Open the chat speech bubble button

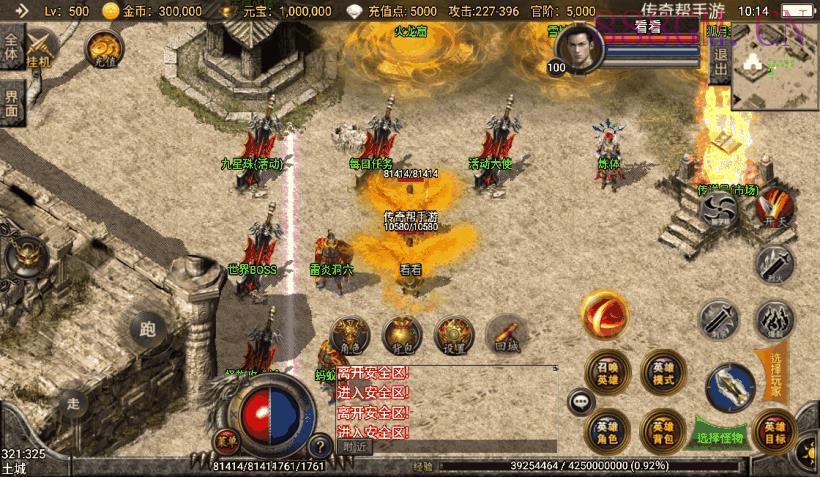[x=581, y=402]
